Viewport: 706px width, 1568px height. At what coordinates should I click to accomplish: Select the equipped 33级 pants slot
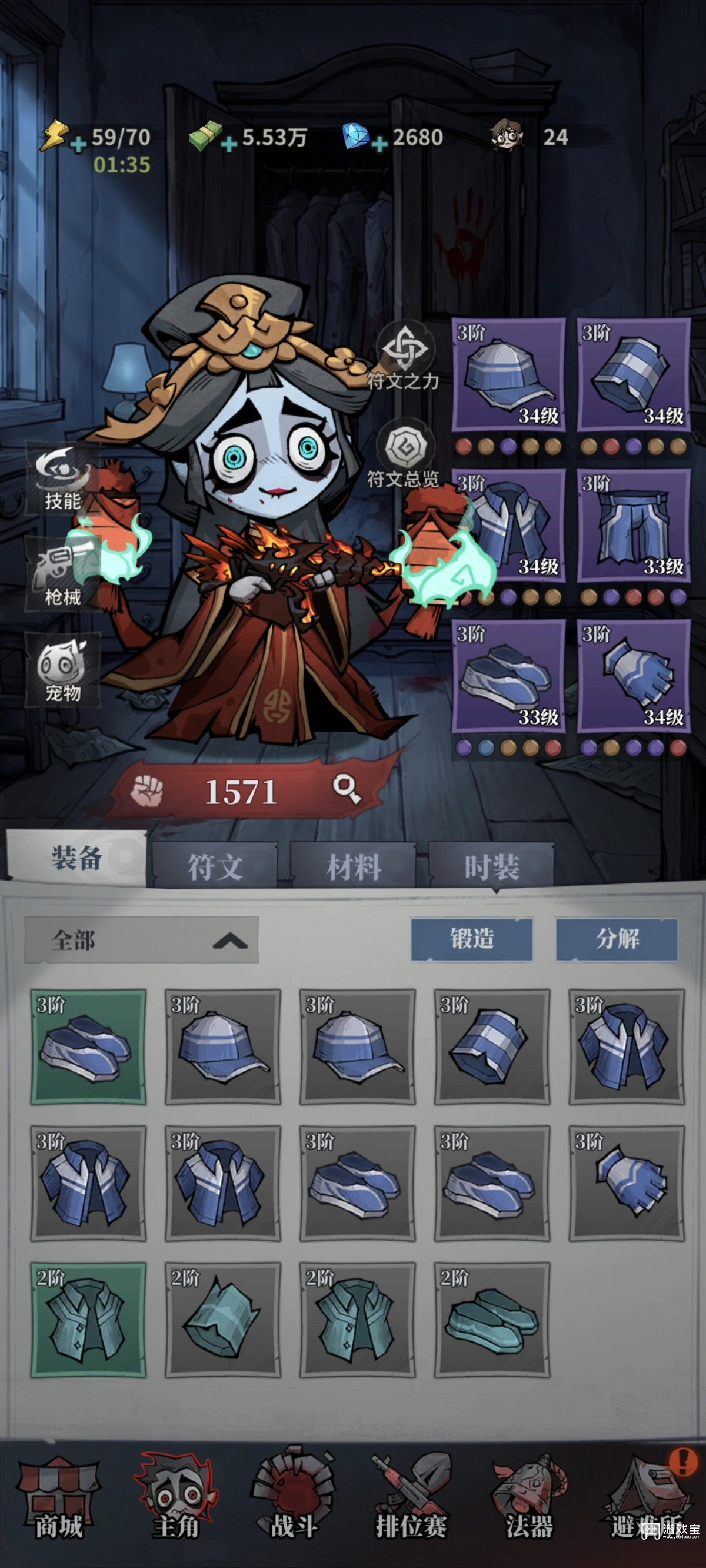click(634, 525)
